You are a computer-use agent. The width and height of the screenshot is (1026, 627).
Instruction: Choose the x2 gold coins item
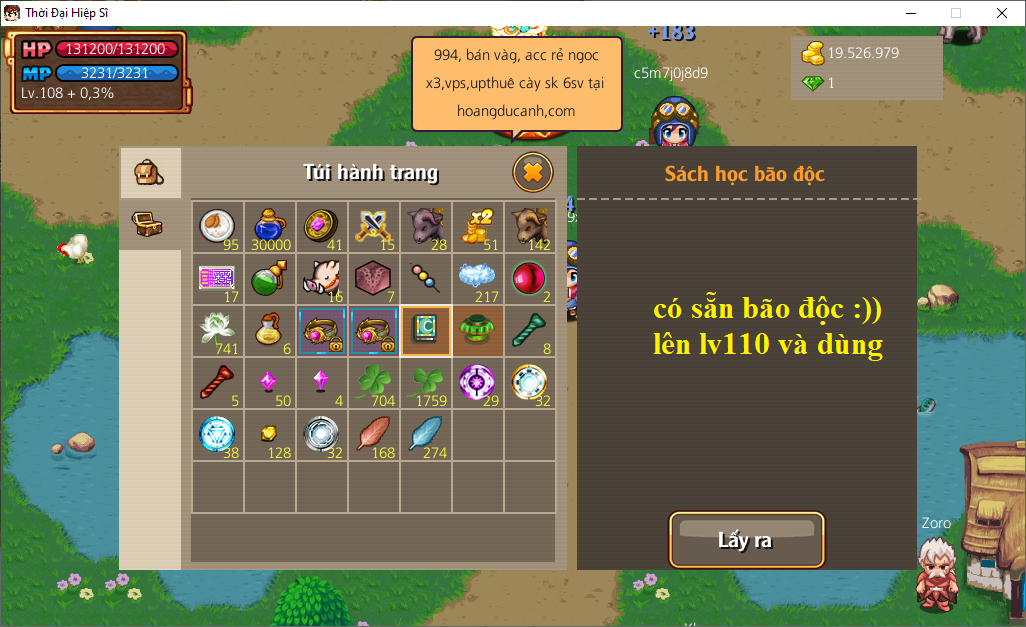[x=477, y=226]
